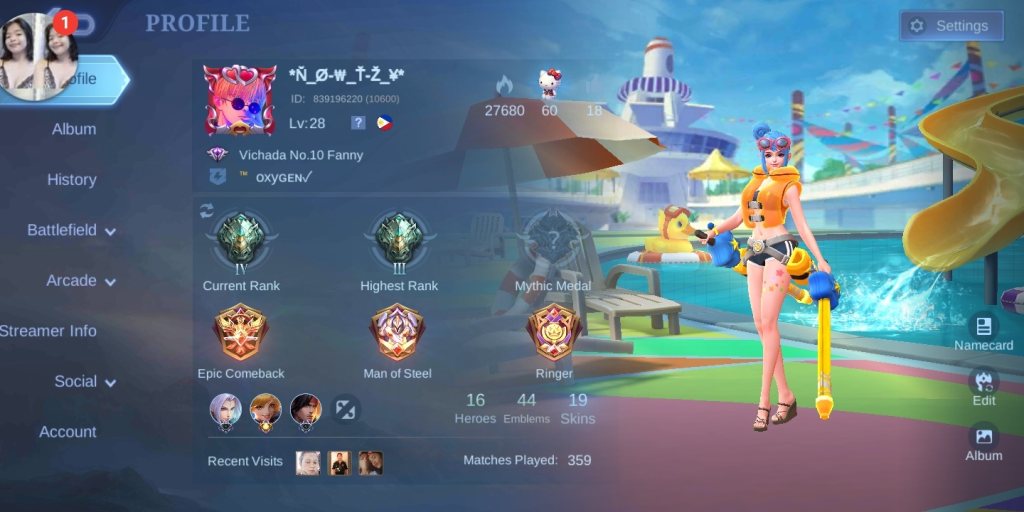Open the Streamer Info tab

click(48, 331)
